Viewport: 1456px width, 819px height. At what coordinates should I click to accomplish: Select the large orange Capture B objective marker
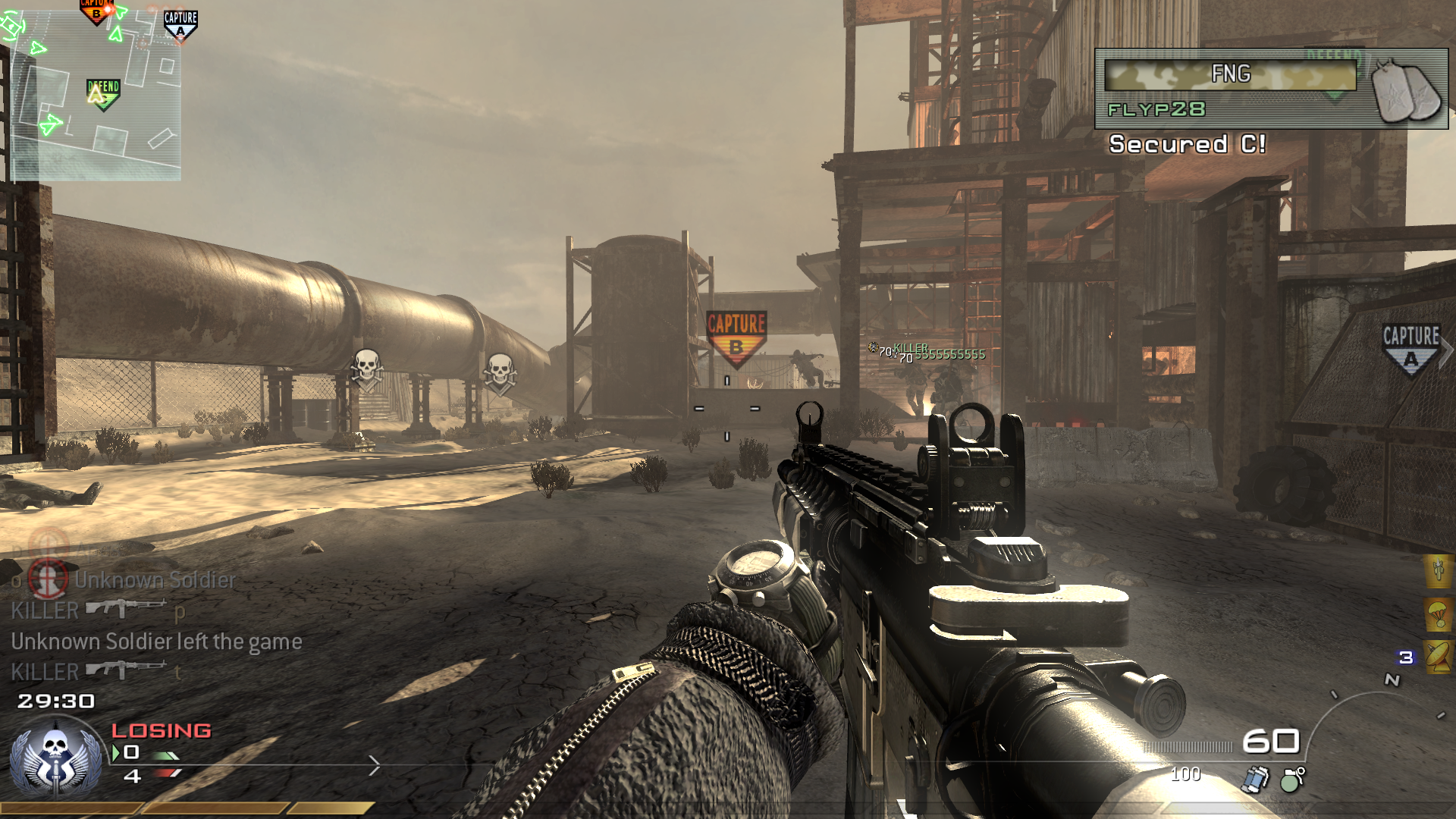736,336
